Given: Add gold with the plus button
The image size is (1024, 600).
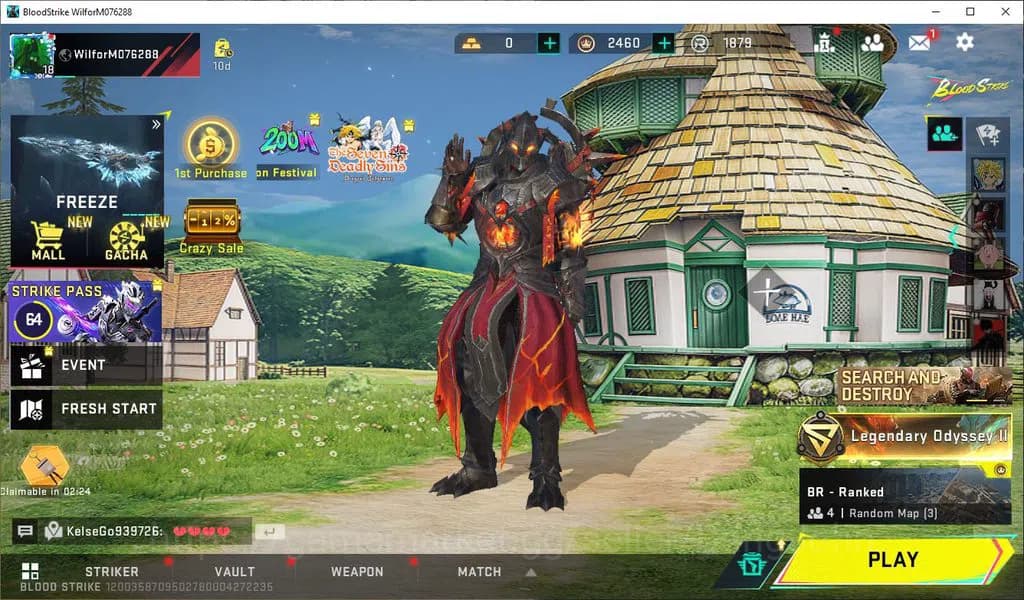Looking at the screenshot, I should [549, 43].
